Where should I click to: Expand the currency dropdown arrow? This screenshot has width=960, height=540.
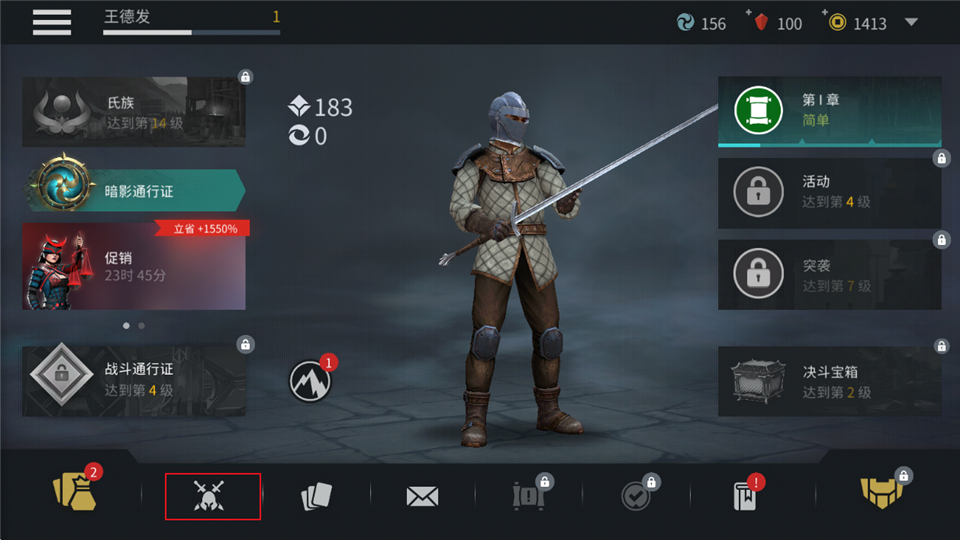911,22
